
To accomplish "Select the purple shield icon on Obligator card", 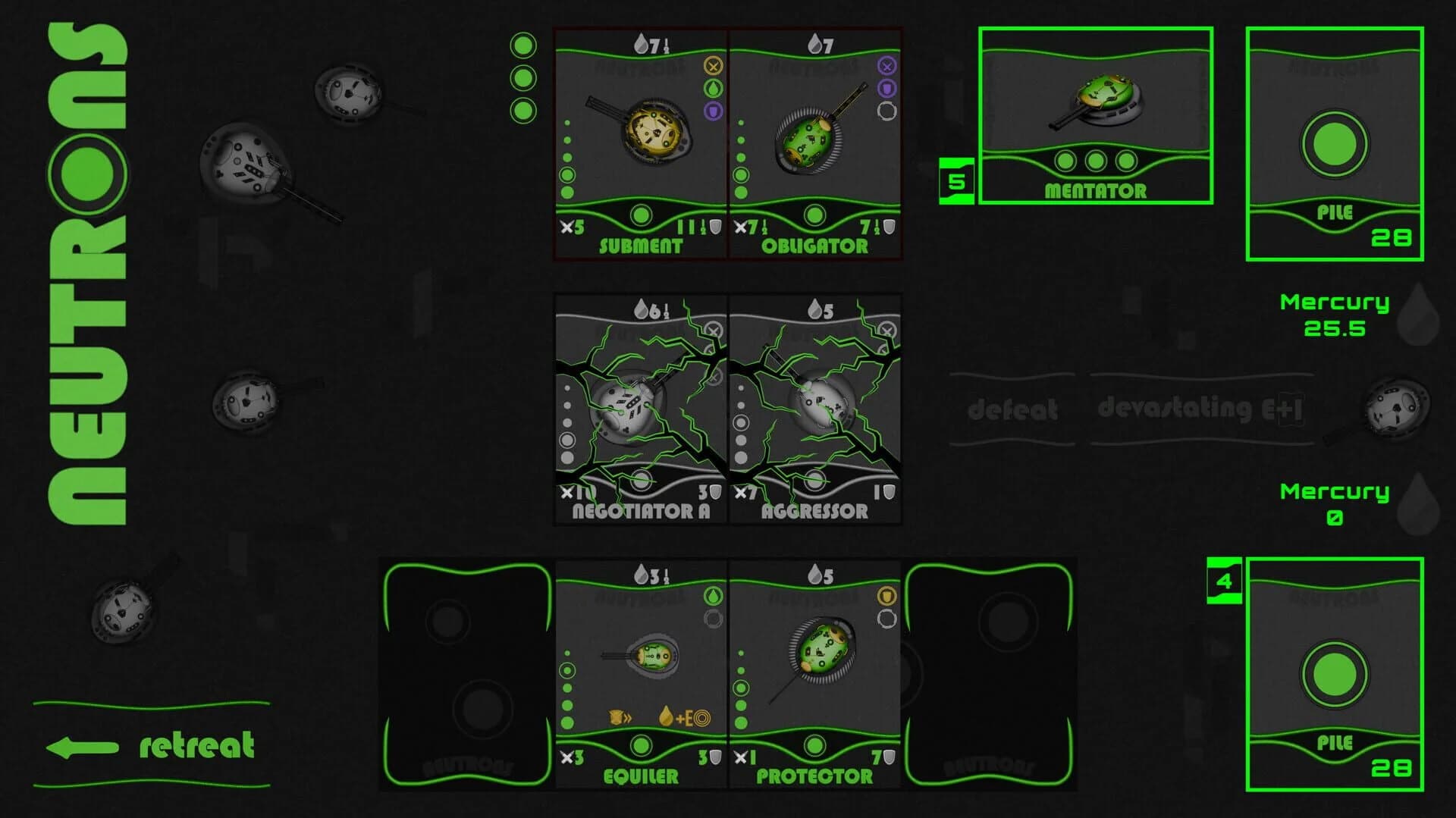I will (886, 89).
